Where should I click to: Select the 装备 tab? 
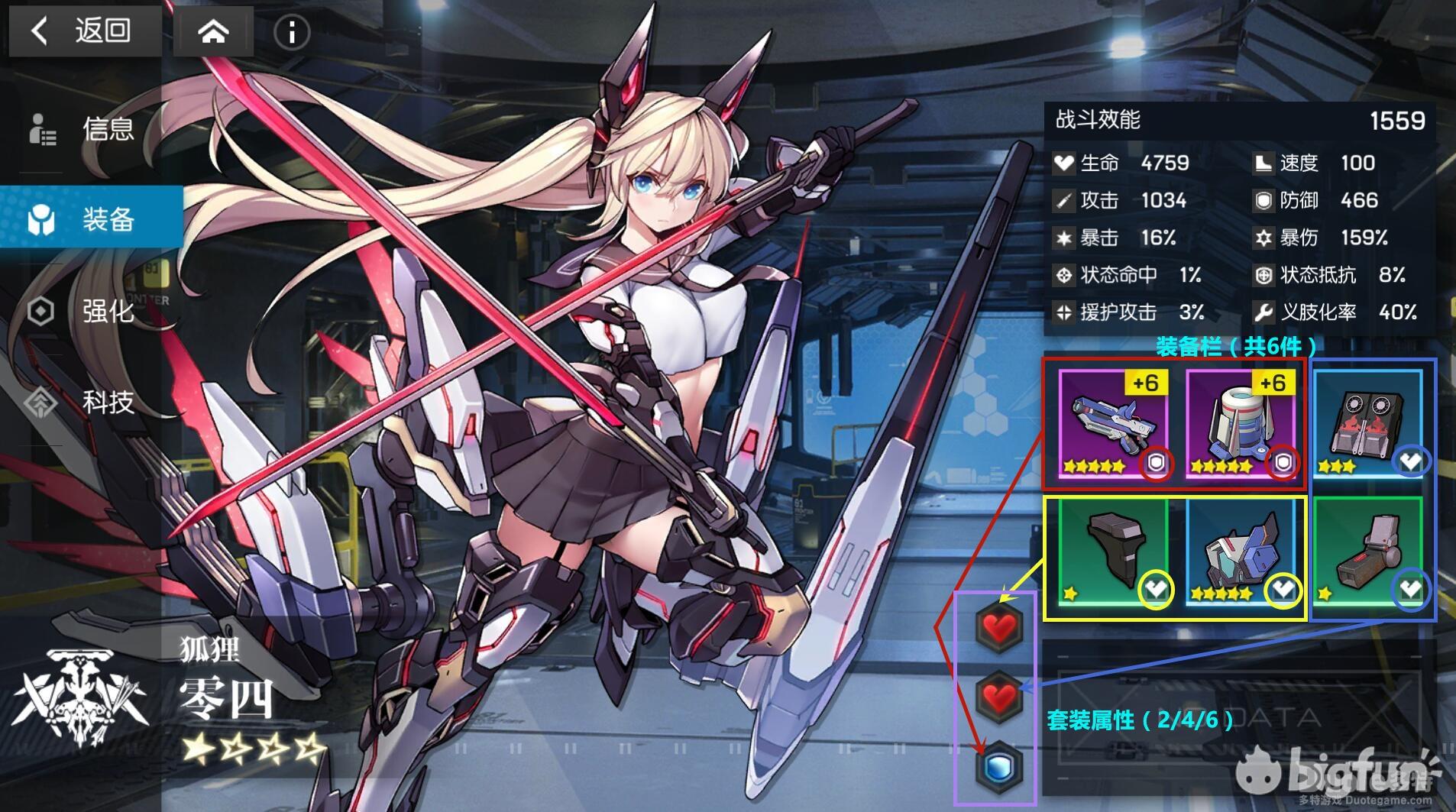pyautogui.click(x=92, y=220)
